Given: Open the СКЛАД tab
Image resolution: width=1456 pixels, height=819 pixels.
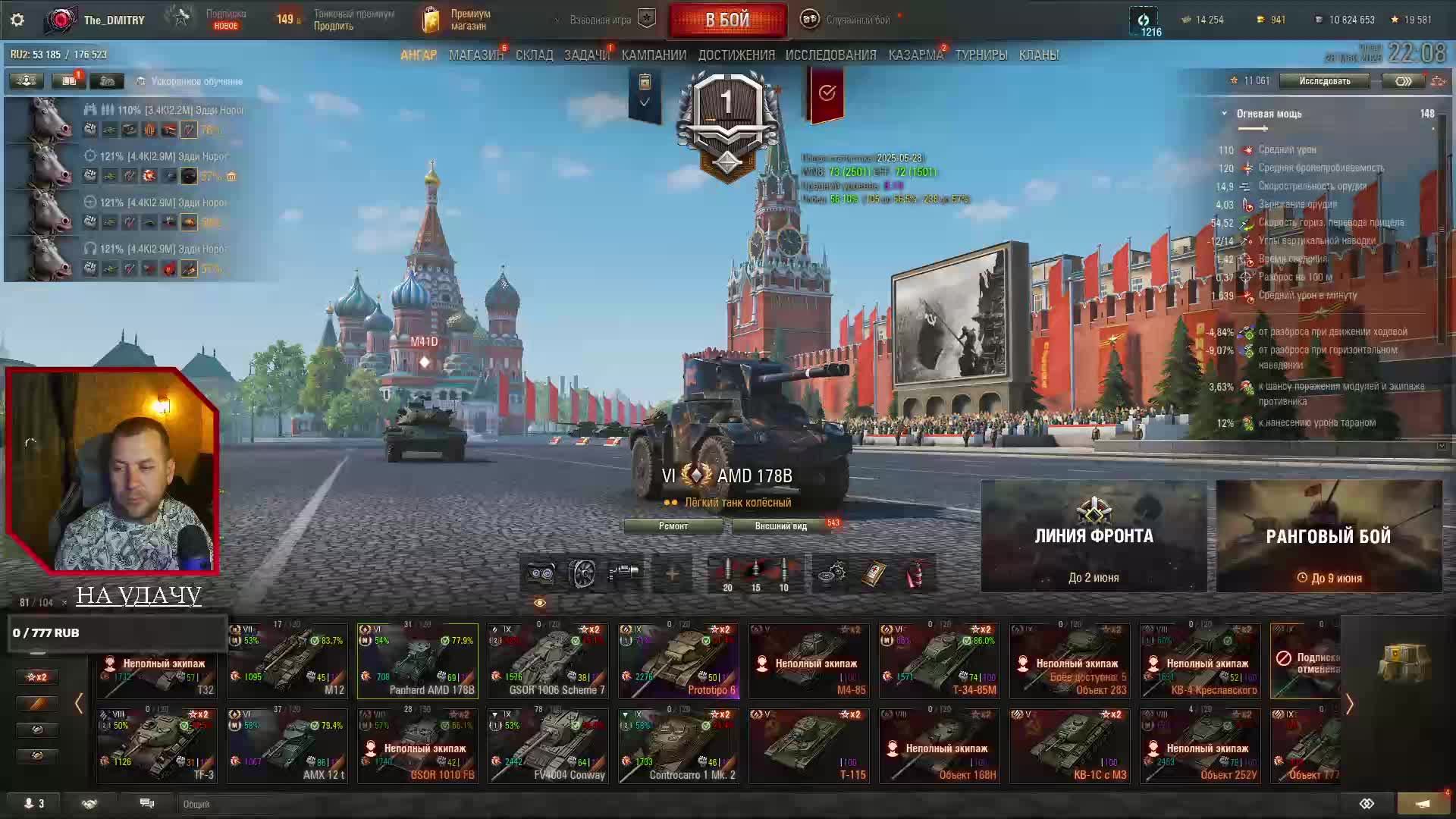Looking at the screenshot, I should tap(534, 55).
